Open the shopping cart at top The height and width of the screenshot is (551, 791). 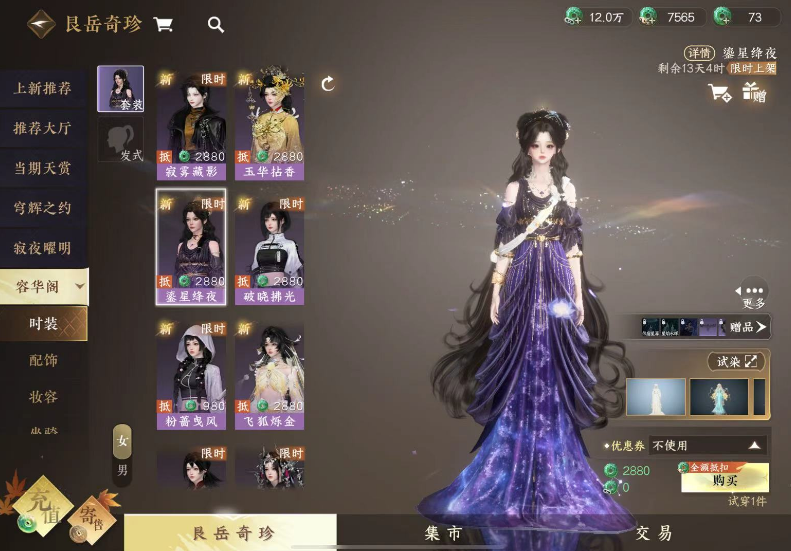coord(163,24)
